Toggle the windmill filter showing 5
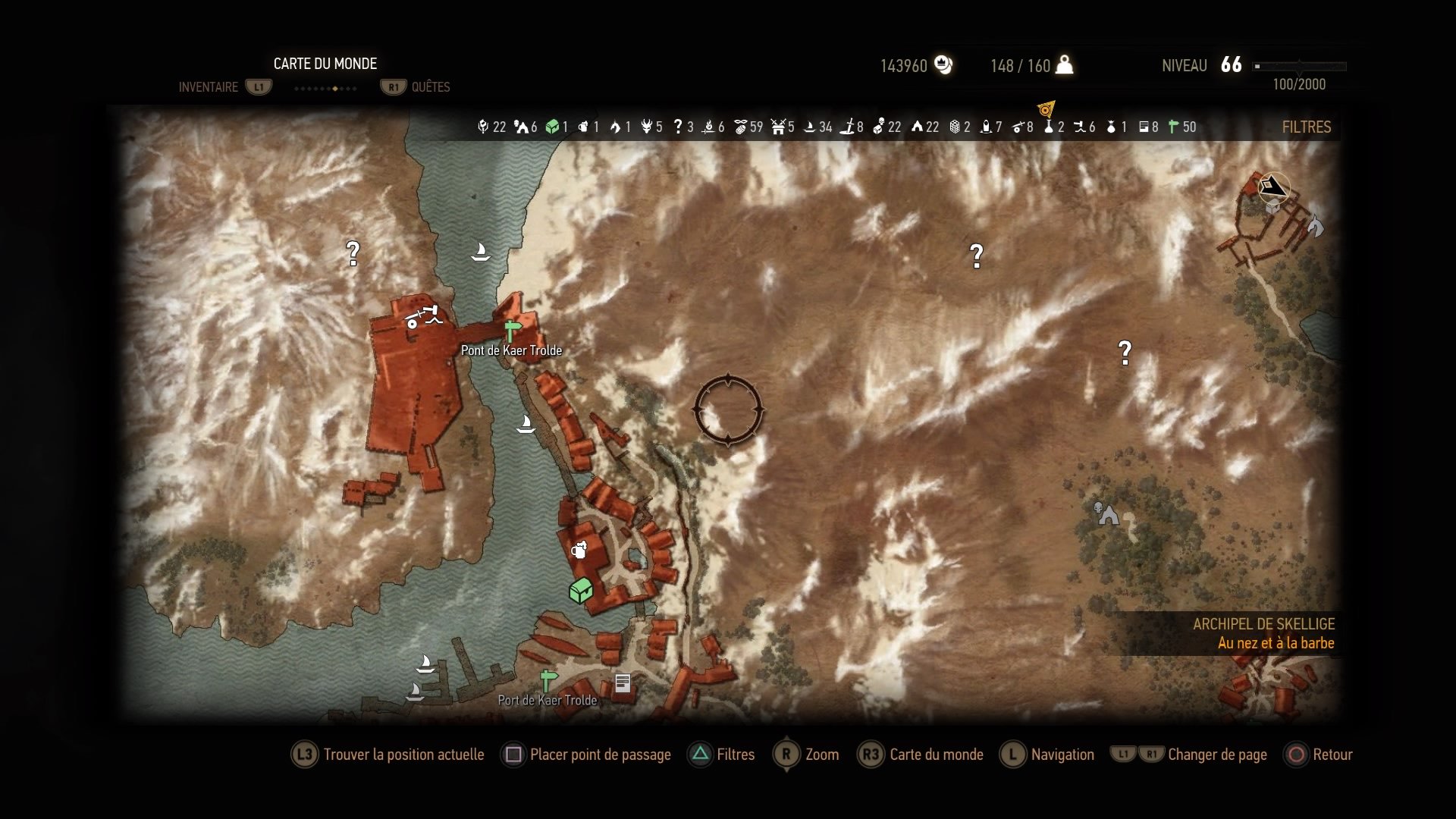The height and width of the screenshot is (819, 1456). [778, 127]
